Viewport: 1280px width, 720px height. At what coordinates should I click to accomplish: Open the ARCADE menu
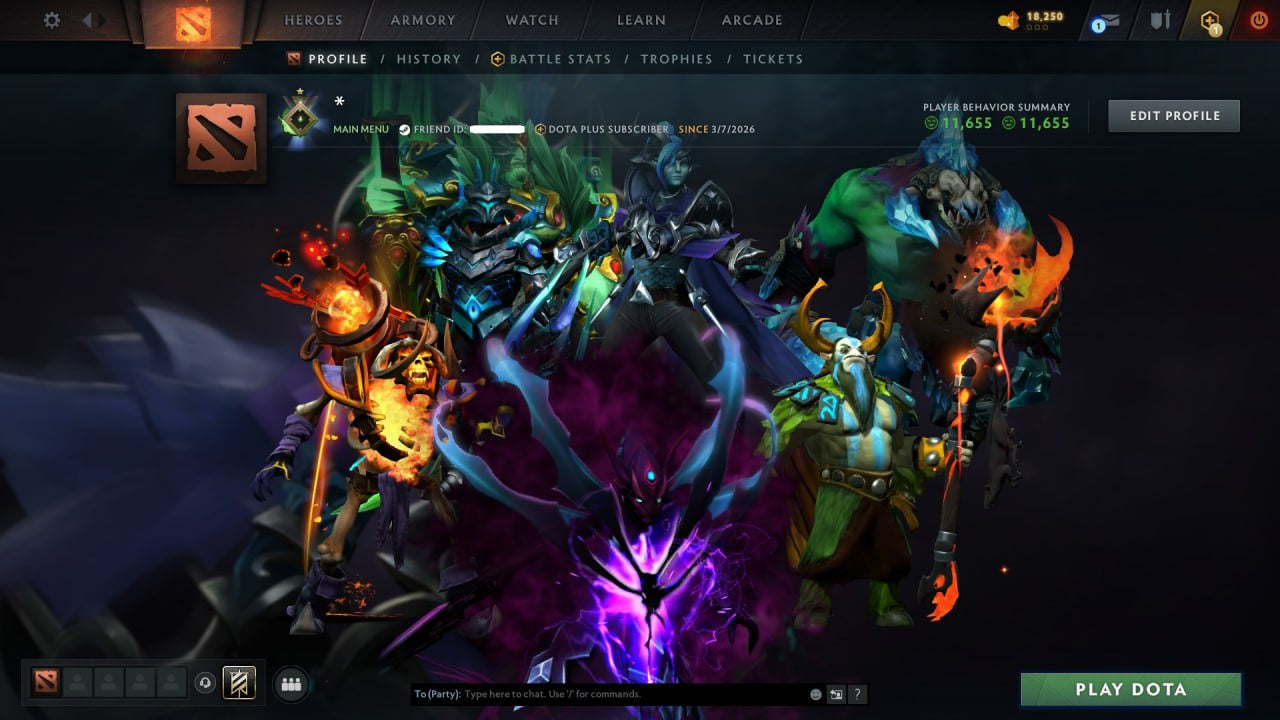751,20
